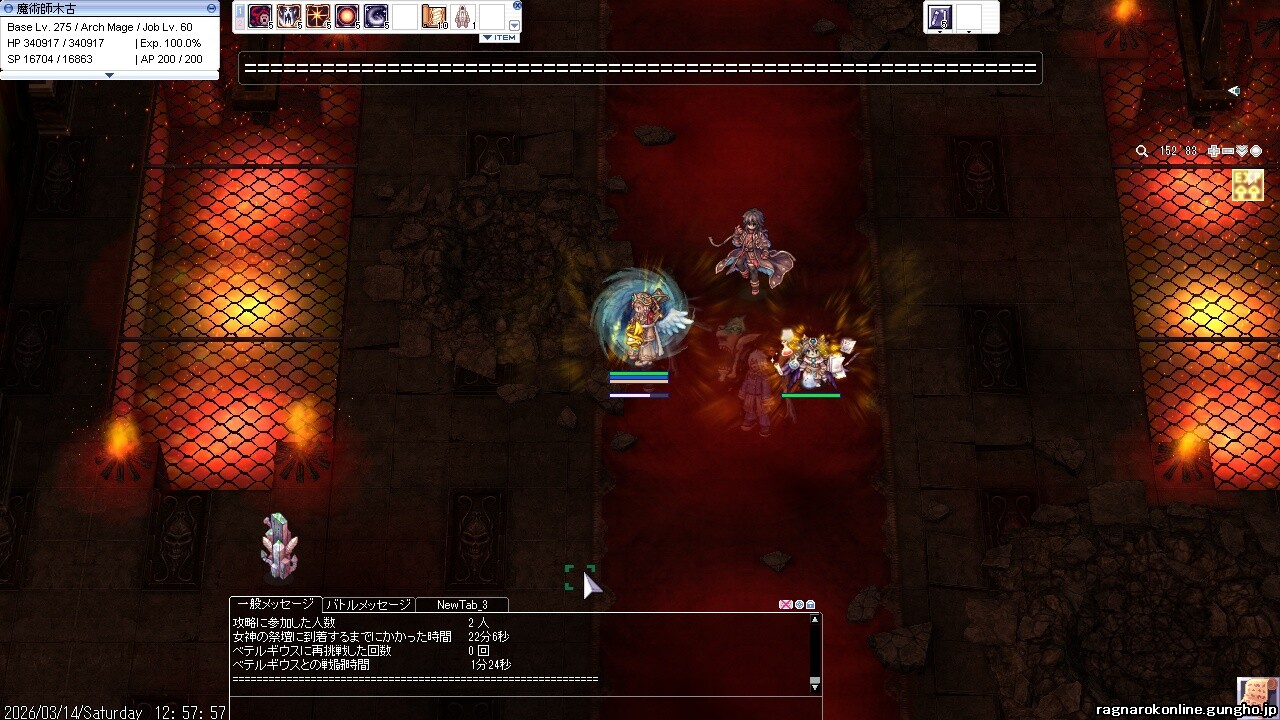This screenshot has width=1280, height=720.
Task: Activate the red screaming face skill
Action: pos(260,16)
